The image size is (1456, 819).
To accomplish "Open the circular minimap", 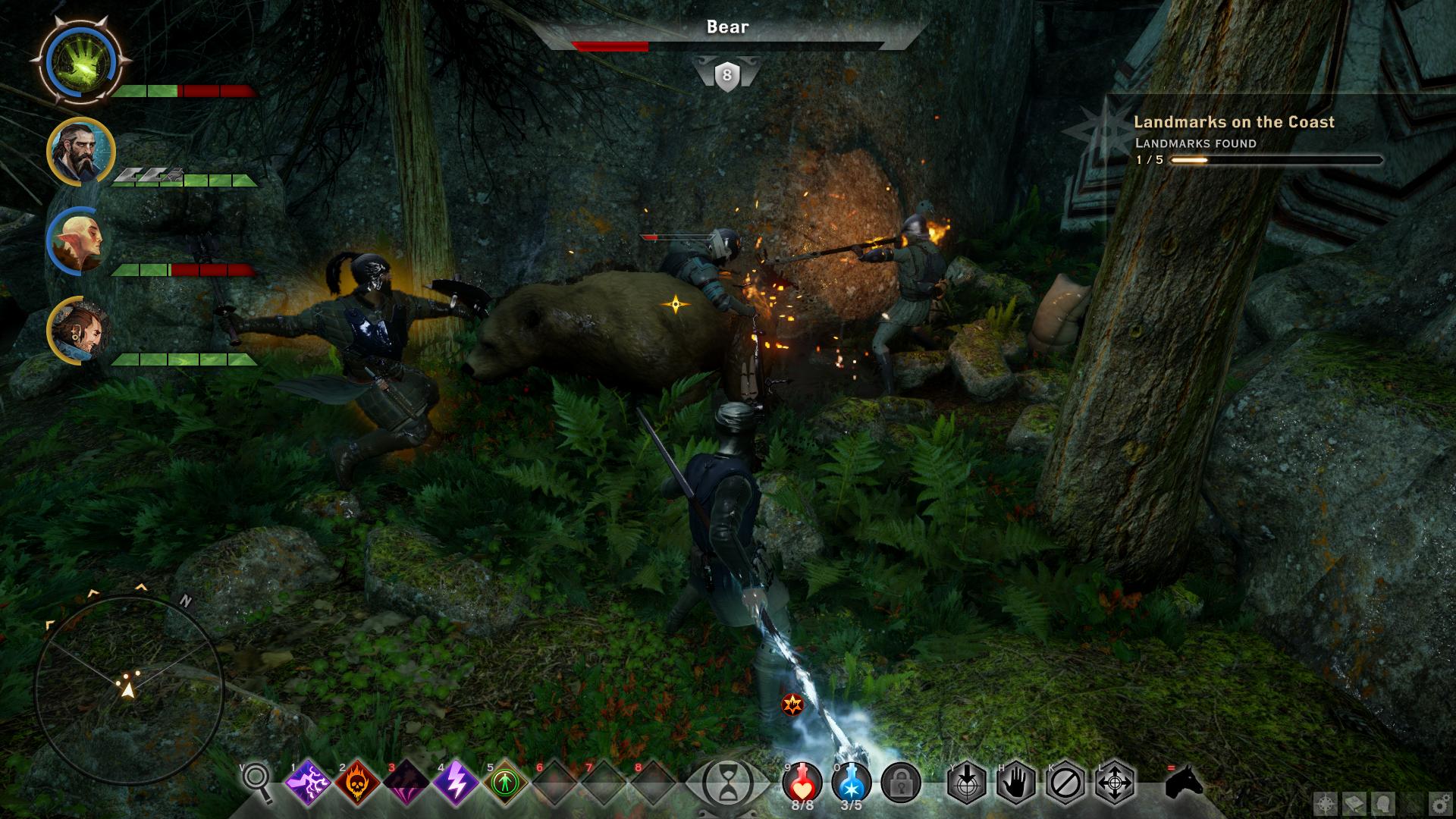I will [129, 690].
